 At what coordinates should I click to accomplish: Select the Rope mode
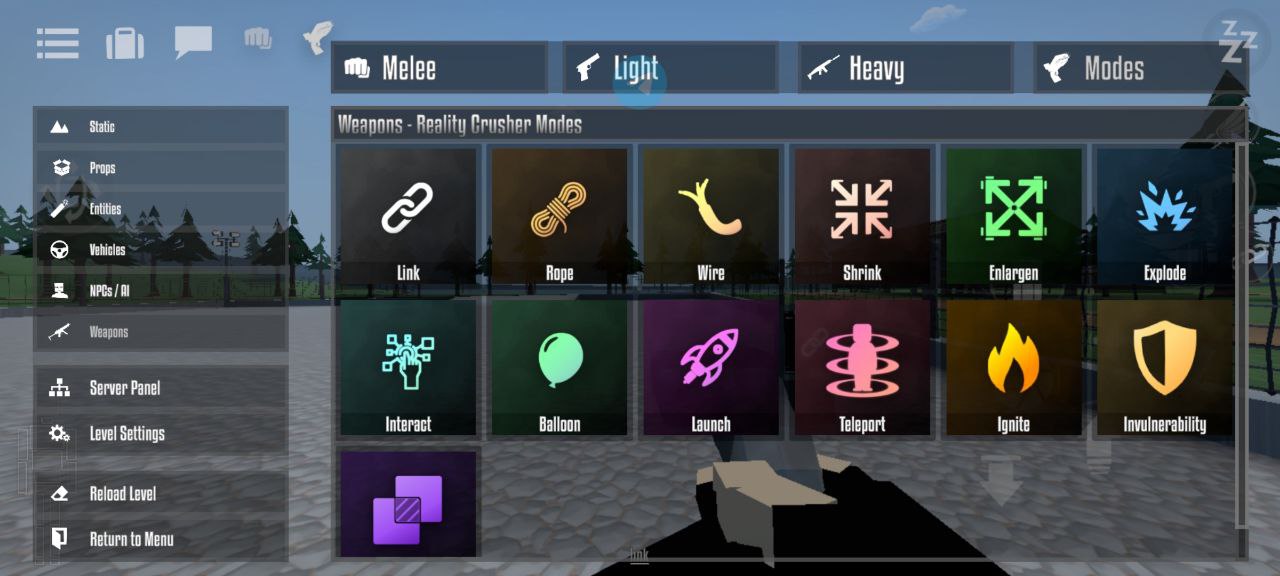click(560, 215)
